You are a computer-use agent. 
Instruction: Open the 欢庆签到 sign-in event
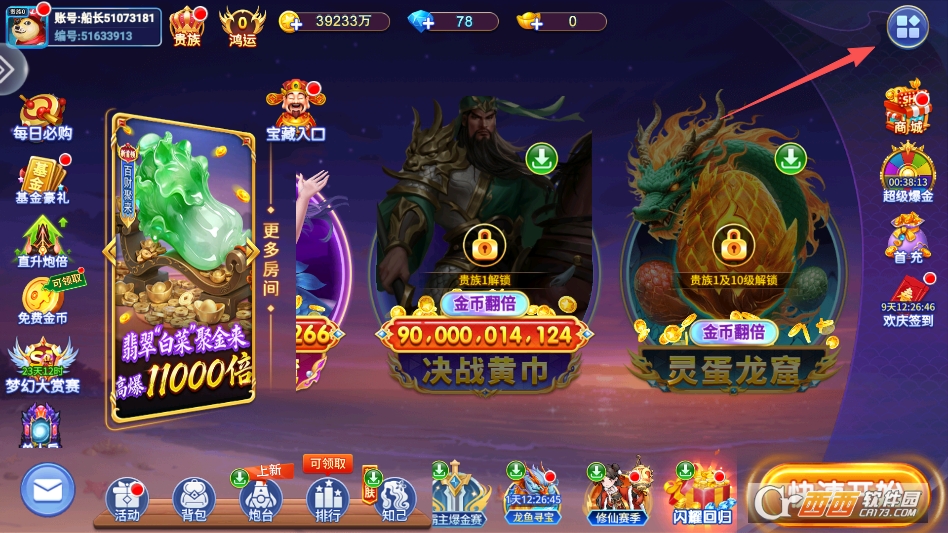pyautogui.click(x=907, y=301)
